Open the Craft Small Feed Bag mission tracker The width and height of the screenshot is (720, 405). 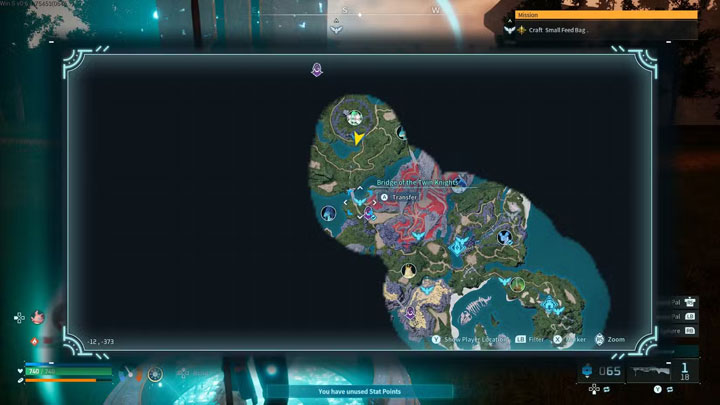click(x=558, y=30)
